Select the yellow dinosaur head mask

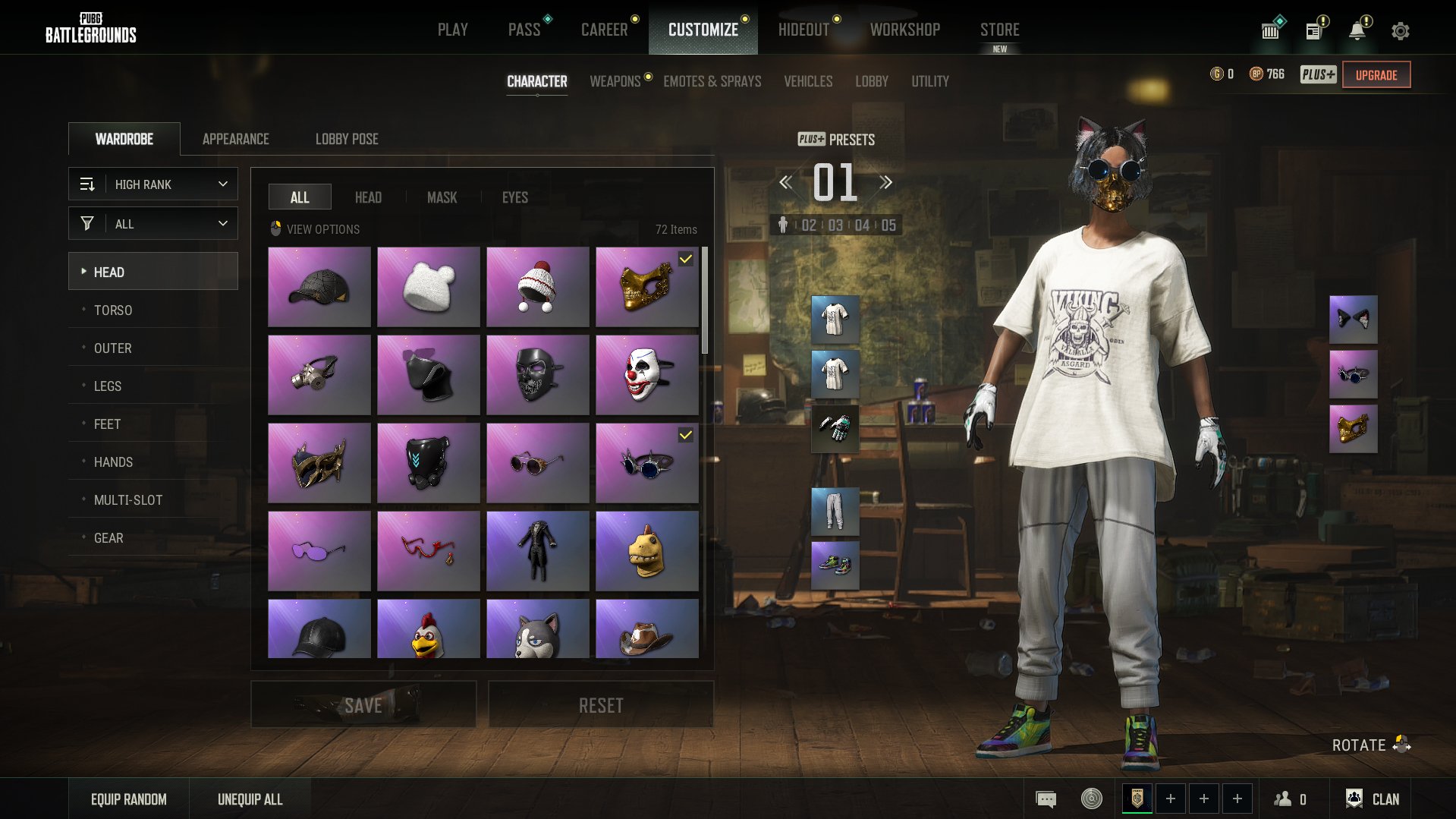coord(647,551)
